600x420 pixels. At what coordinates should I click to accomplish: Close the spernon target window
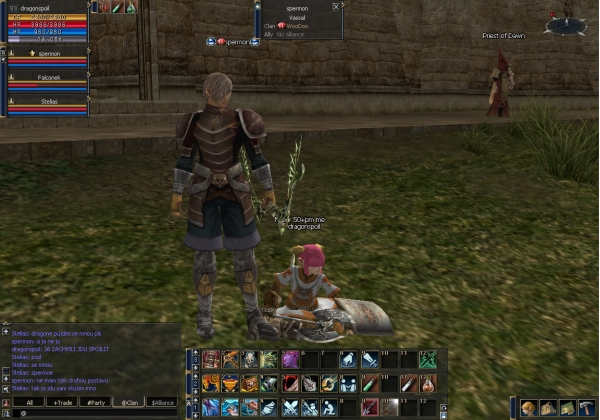(335, 6)
